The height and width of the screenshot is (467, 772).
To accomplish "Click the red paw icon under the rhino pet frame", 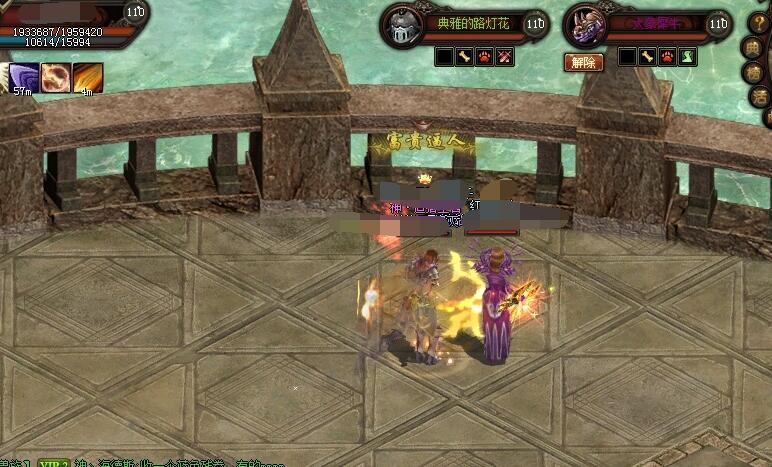I will click(x=667, y=58).
